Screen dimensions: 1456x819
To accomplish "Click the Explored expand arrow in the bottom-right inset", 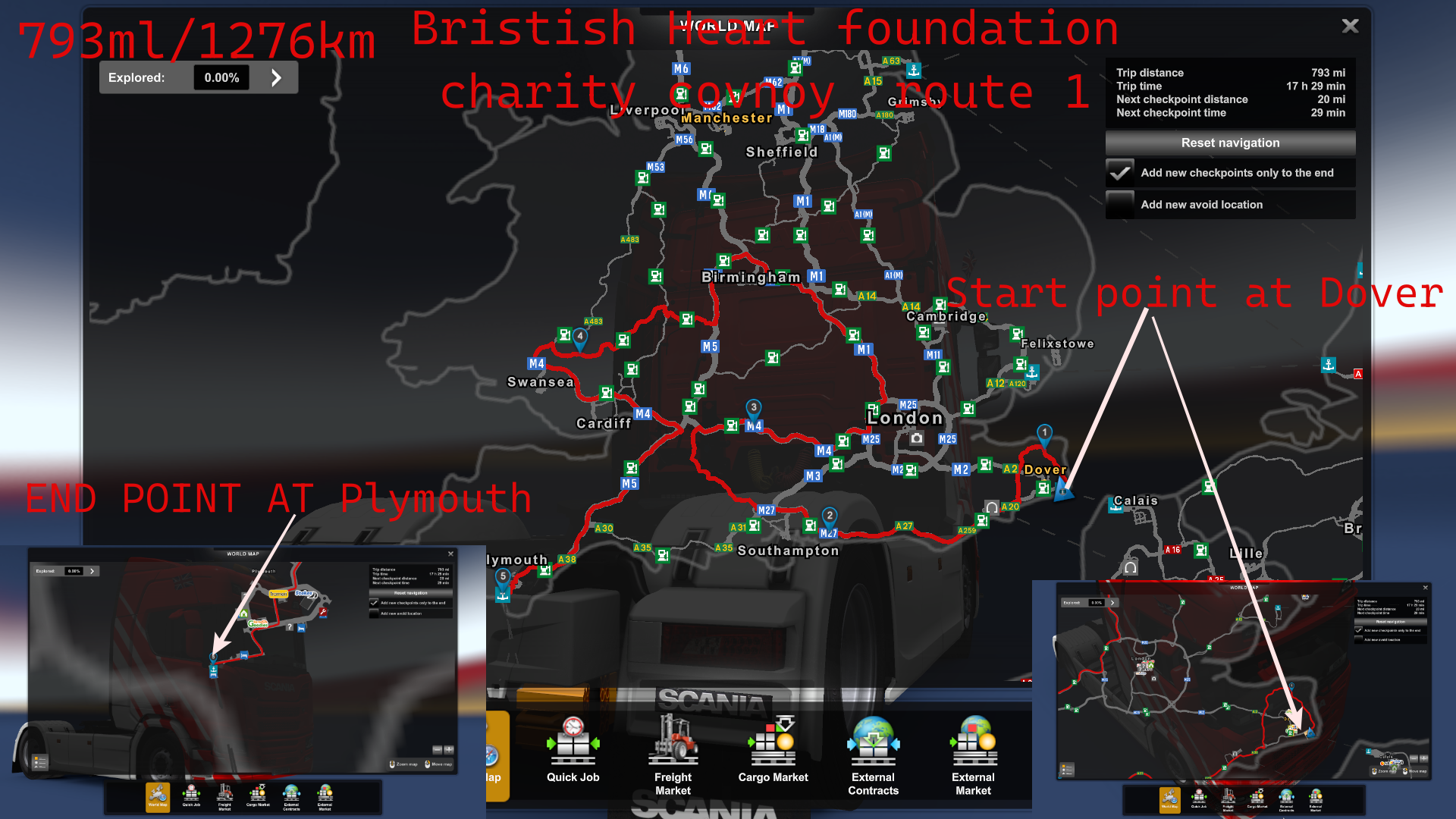I will pyautogui.click(x=1112, y=602).
